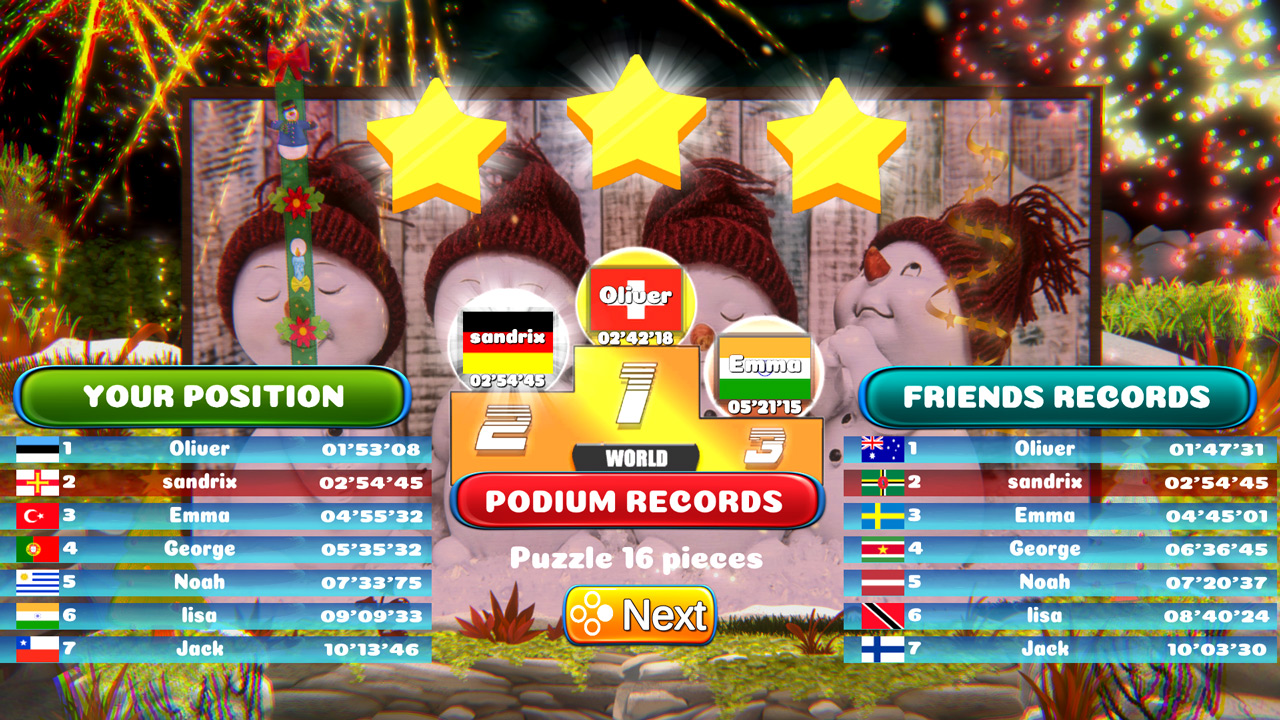Toggle the Noah entry in Your Position list

click(215, 581)
